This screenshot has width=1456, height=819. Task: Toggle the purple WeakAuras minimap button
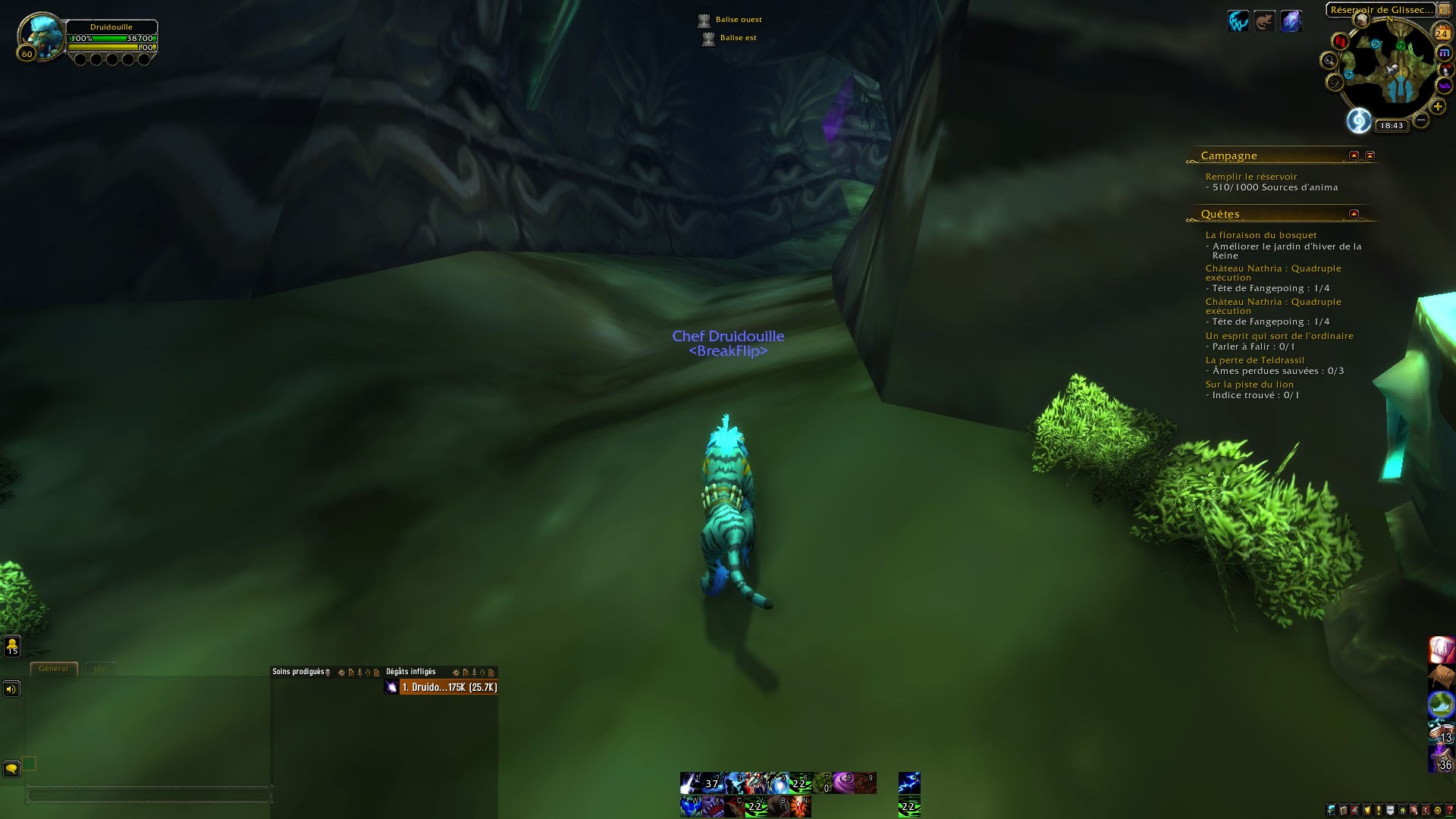[1444, 86]
